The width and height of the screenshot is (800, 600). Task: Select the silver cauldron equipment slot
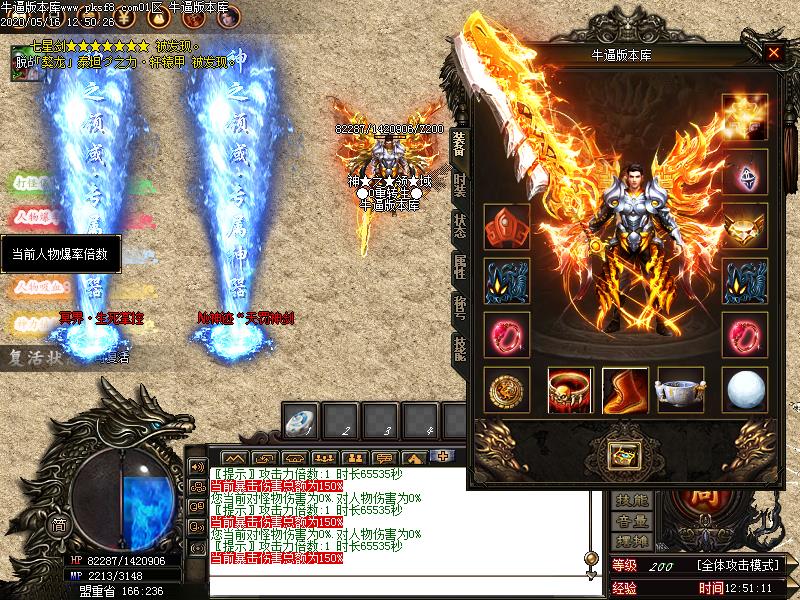tap(680, 389)
